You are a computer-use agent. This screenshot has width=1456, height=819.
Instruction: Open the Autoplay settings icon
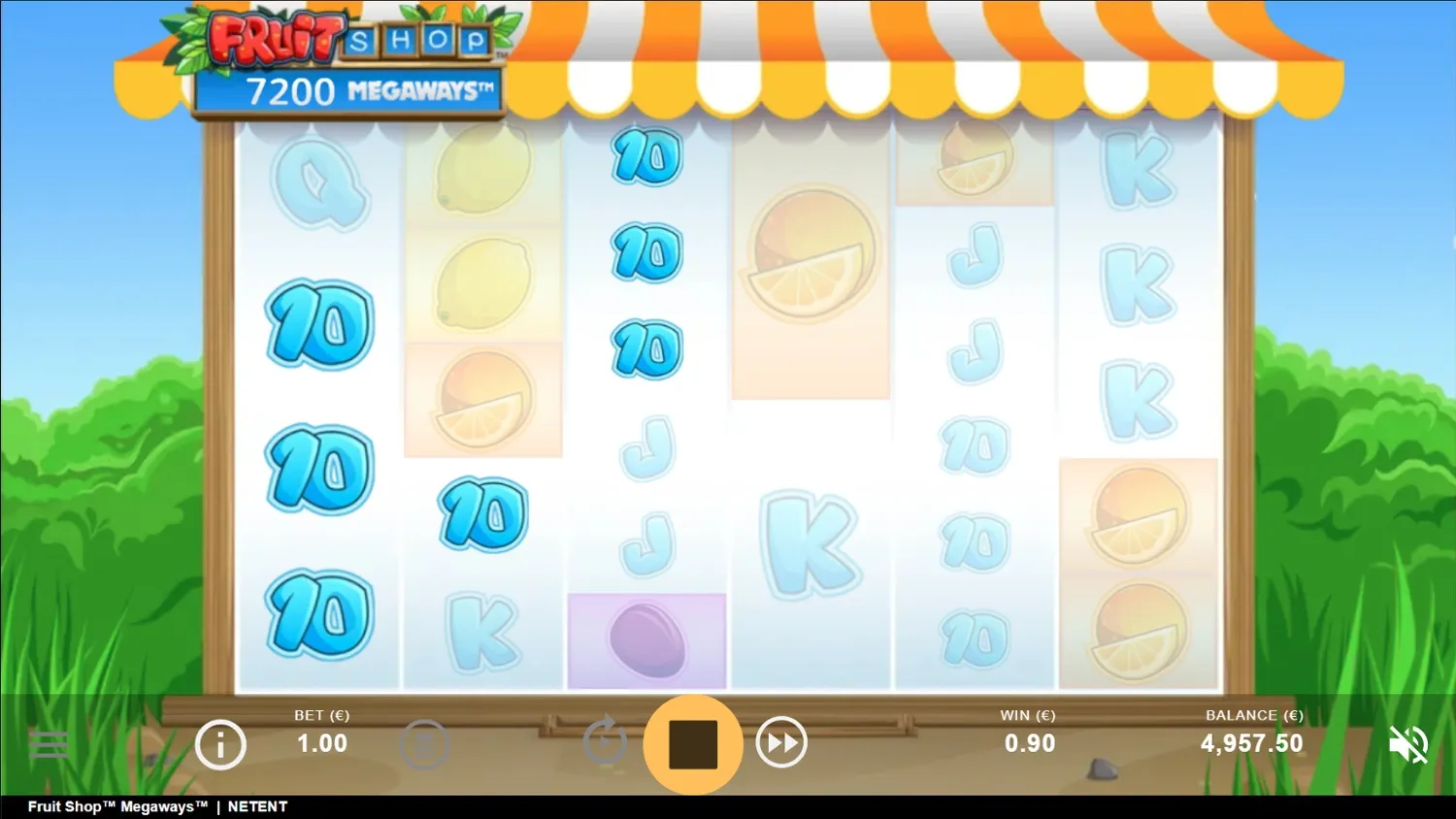pos(424,744)
